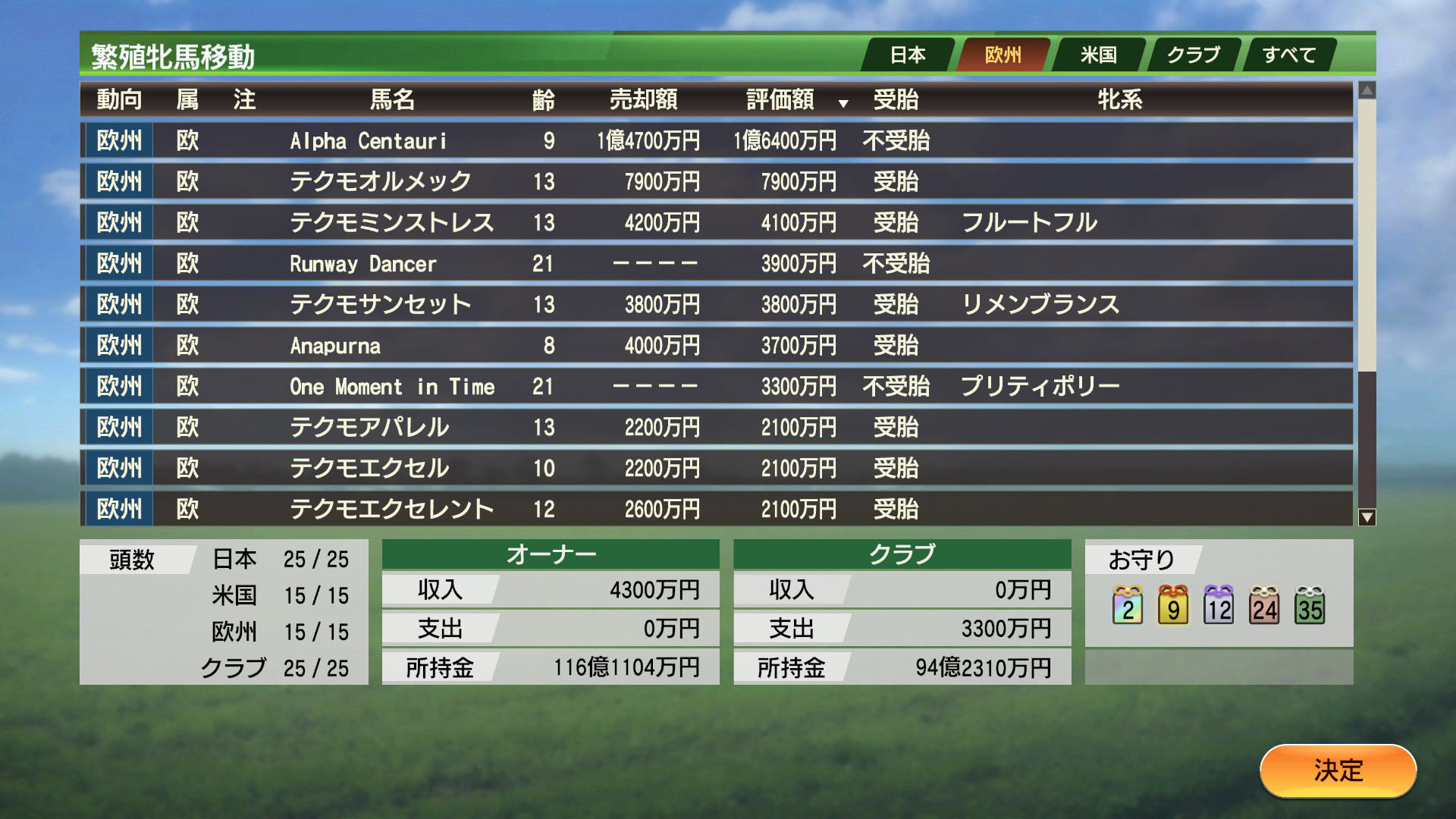Click the scrollbar up arrow
The height and width of the screenshot is (819, 1456).
click(x=1367, y=89)
